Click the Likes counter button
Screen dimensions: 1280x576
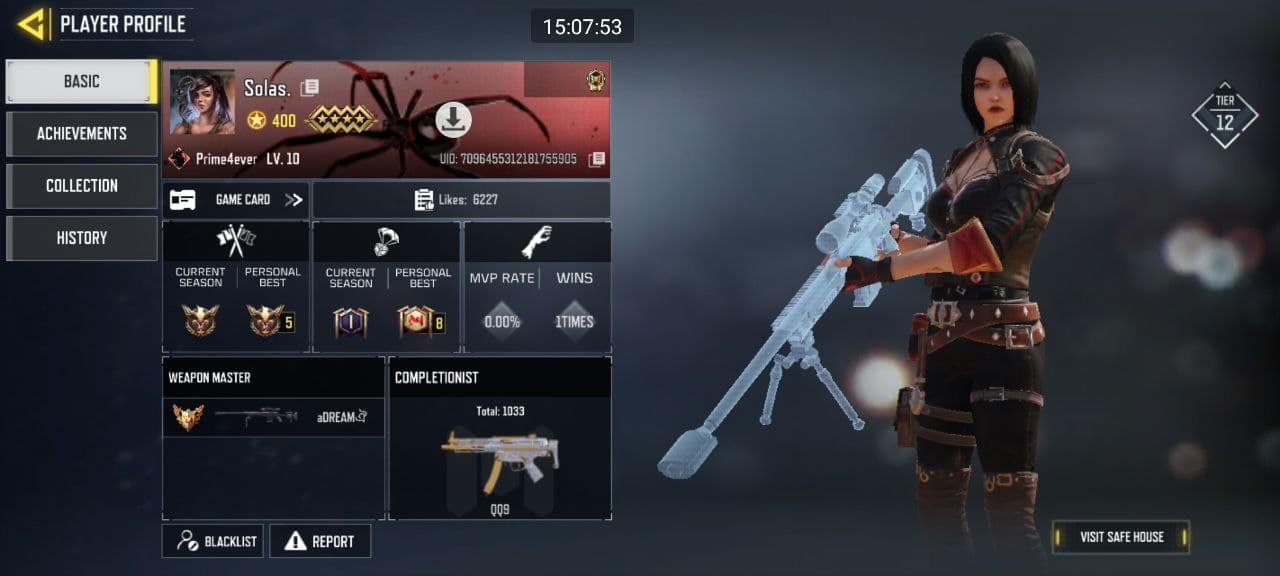[x=461, y=200]
